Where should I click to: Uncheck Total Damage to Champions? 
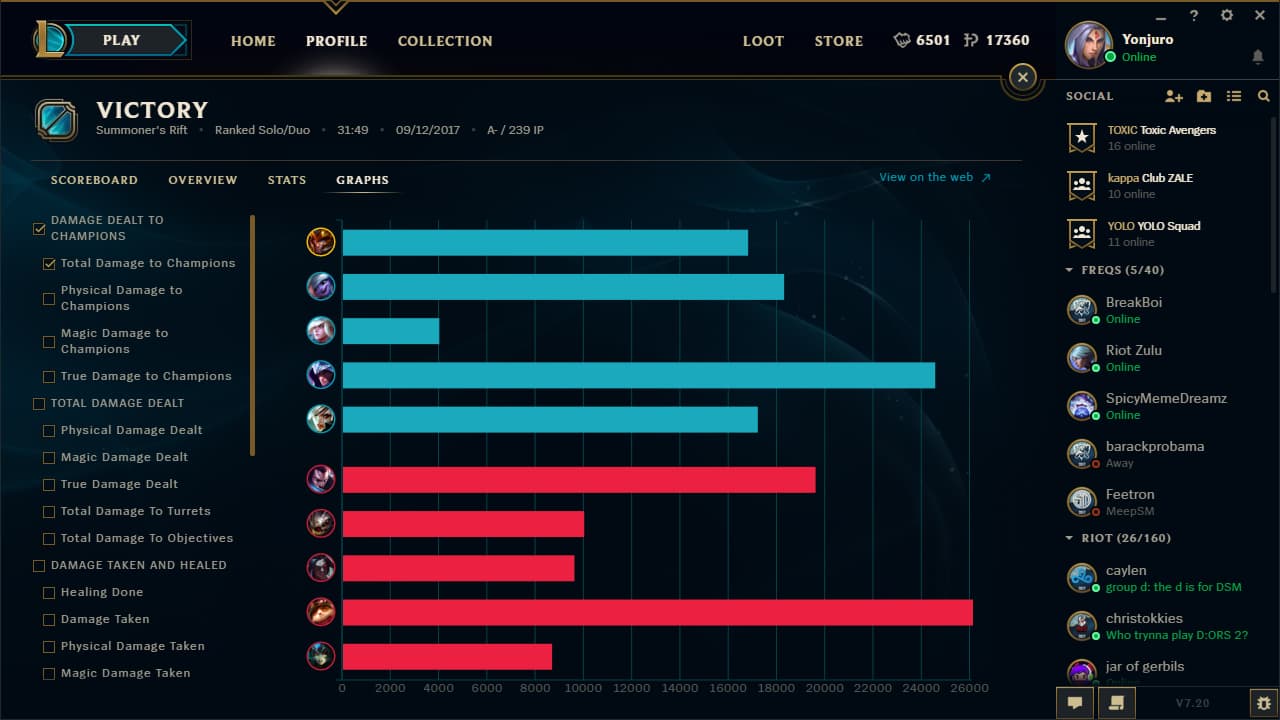coord(49,263)
